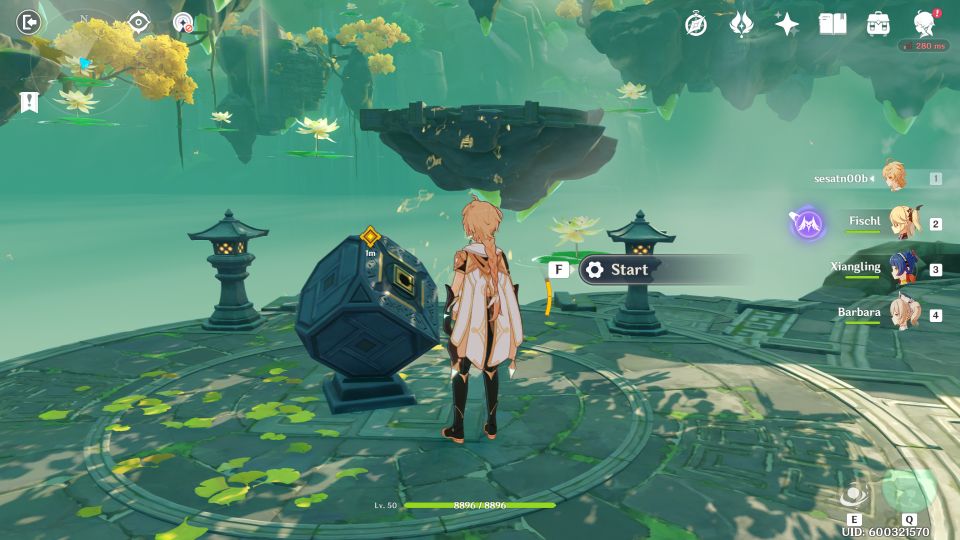Click the purple glowing icon beside Fischl
This screenshot has width=960, height=540.
pos(808,223)
